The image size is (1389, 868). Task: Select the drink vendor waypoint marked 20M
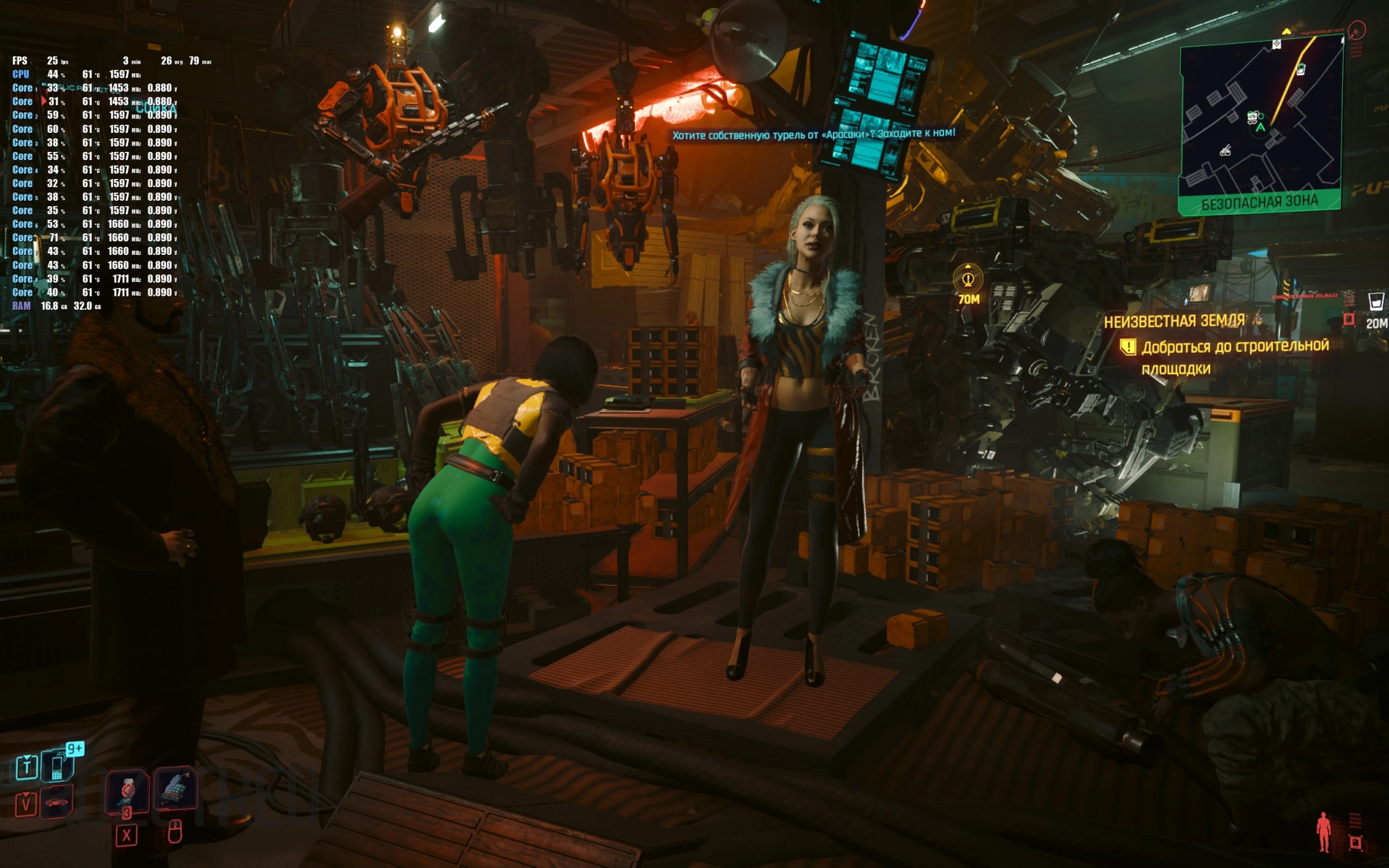click(x=1375, y=302)
